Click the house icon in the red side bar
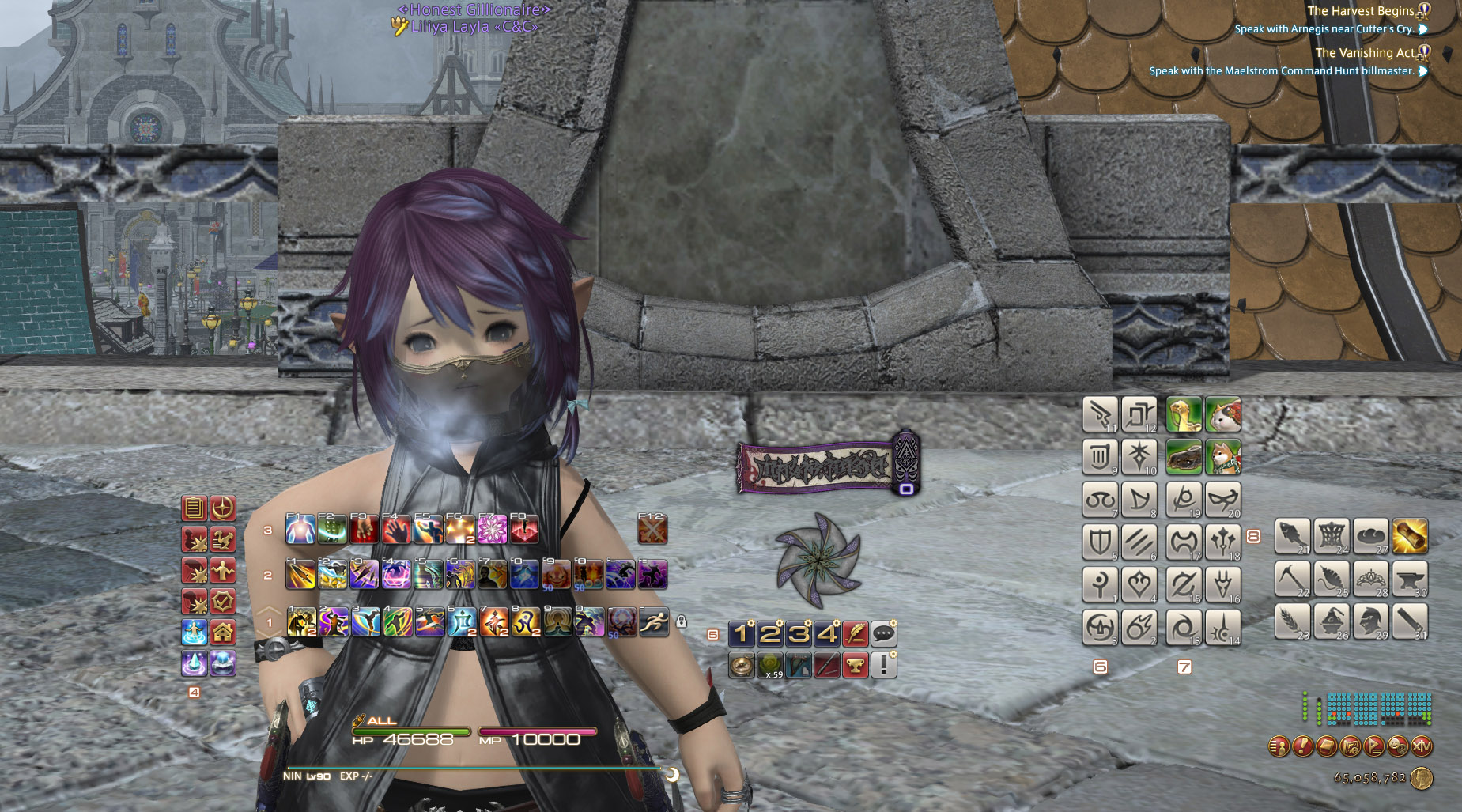The image size is (1462, 812). click(223, 633)
